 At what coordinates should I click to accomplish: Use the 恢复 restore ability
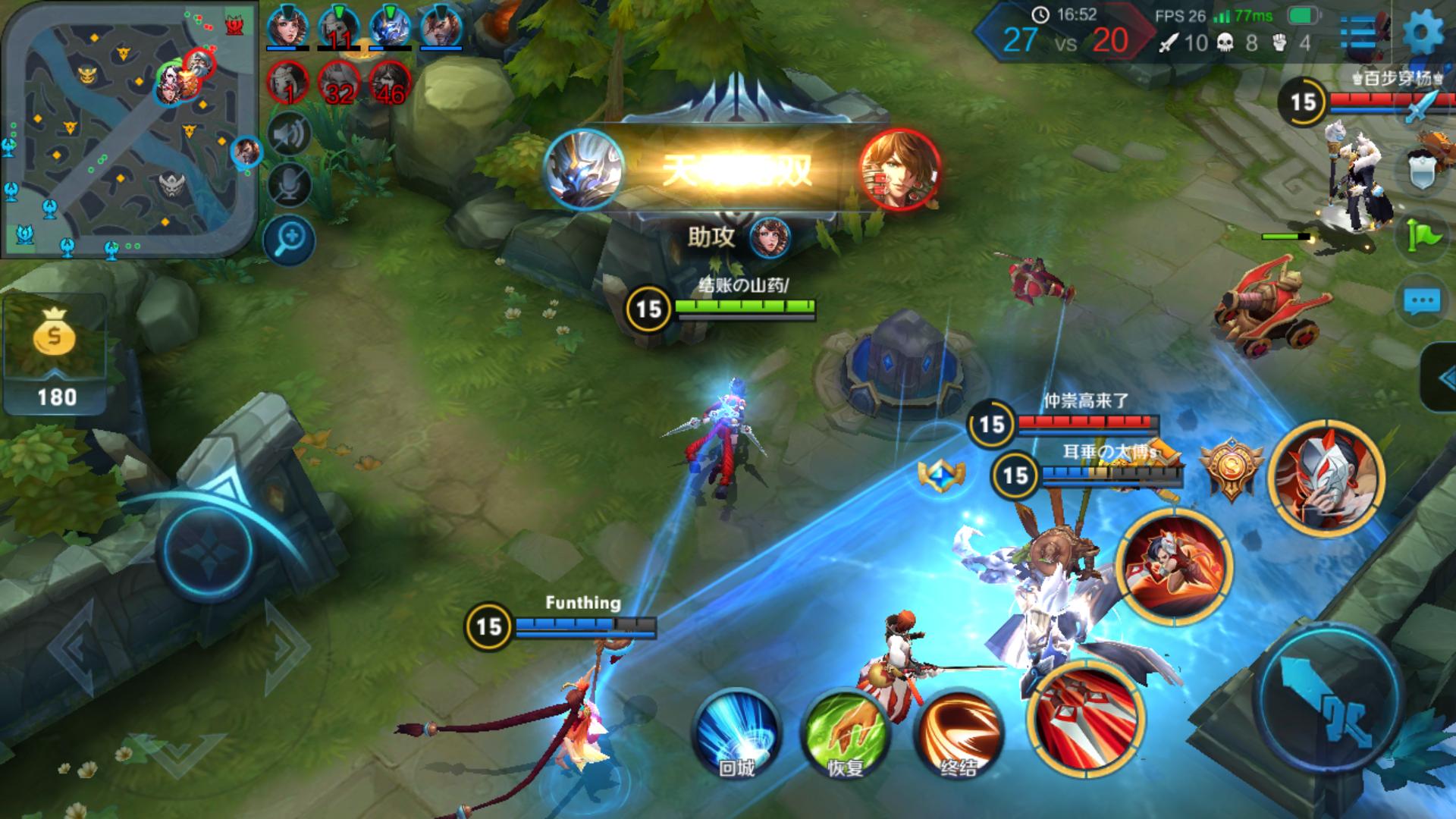point(846,732)
